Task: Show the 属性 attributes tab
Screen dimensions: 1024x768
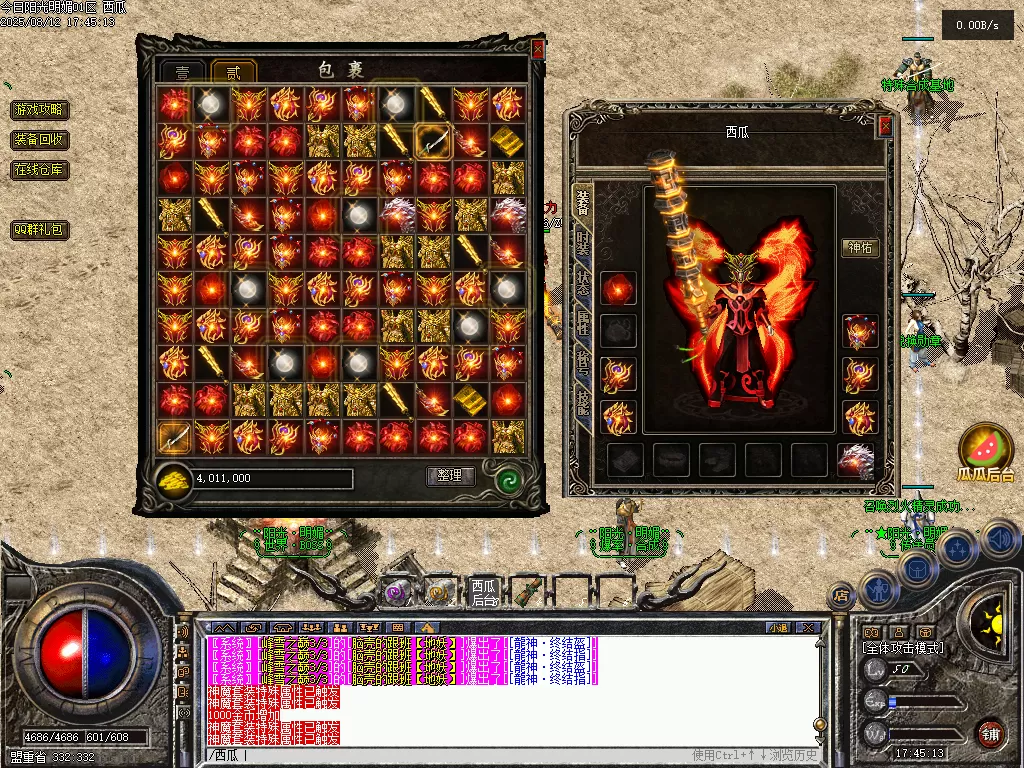Action: coord(582,322)
